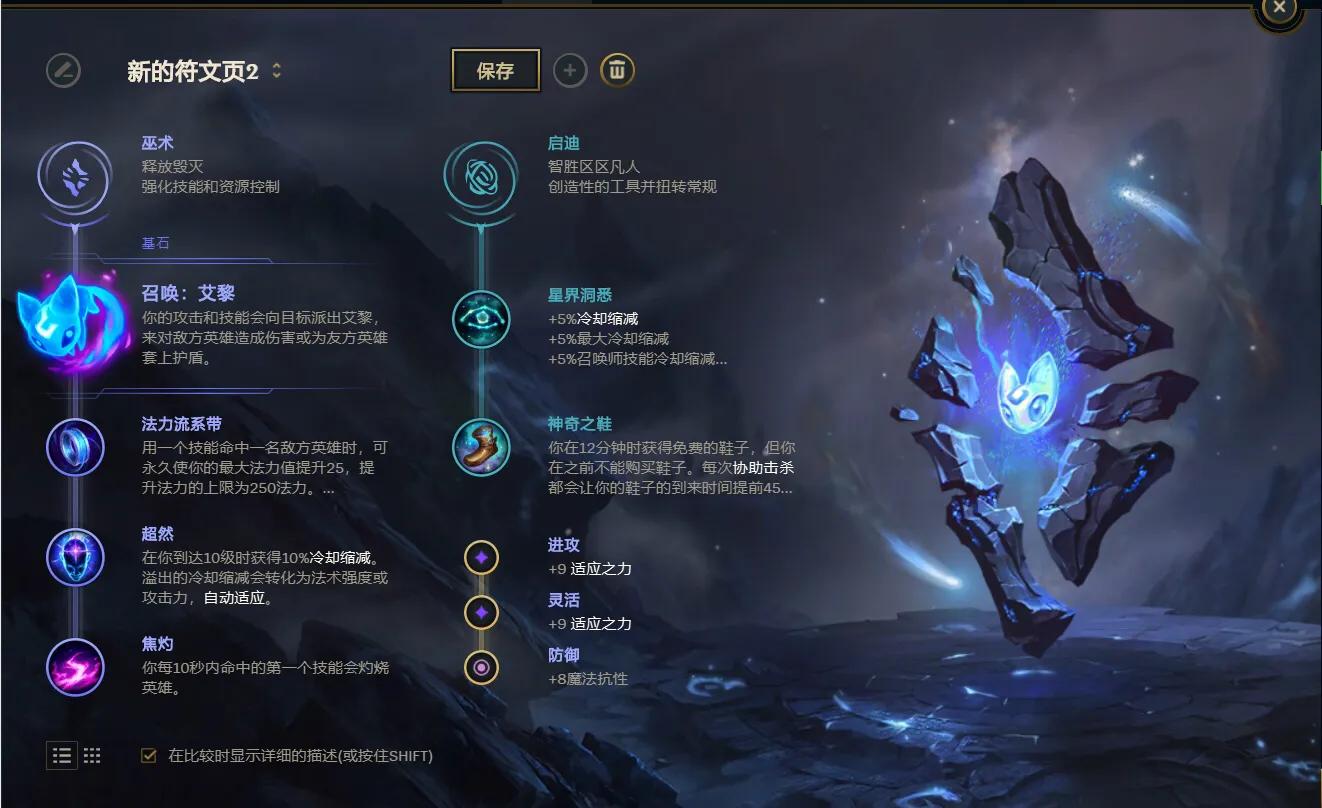Create a new rune page with plus icon
This screenshot has width=1322, height=808.
[x=571, y=70]
